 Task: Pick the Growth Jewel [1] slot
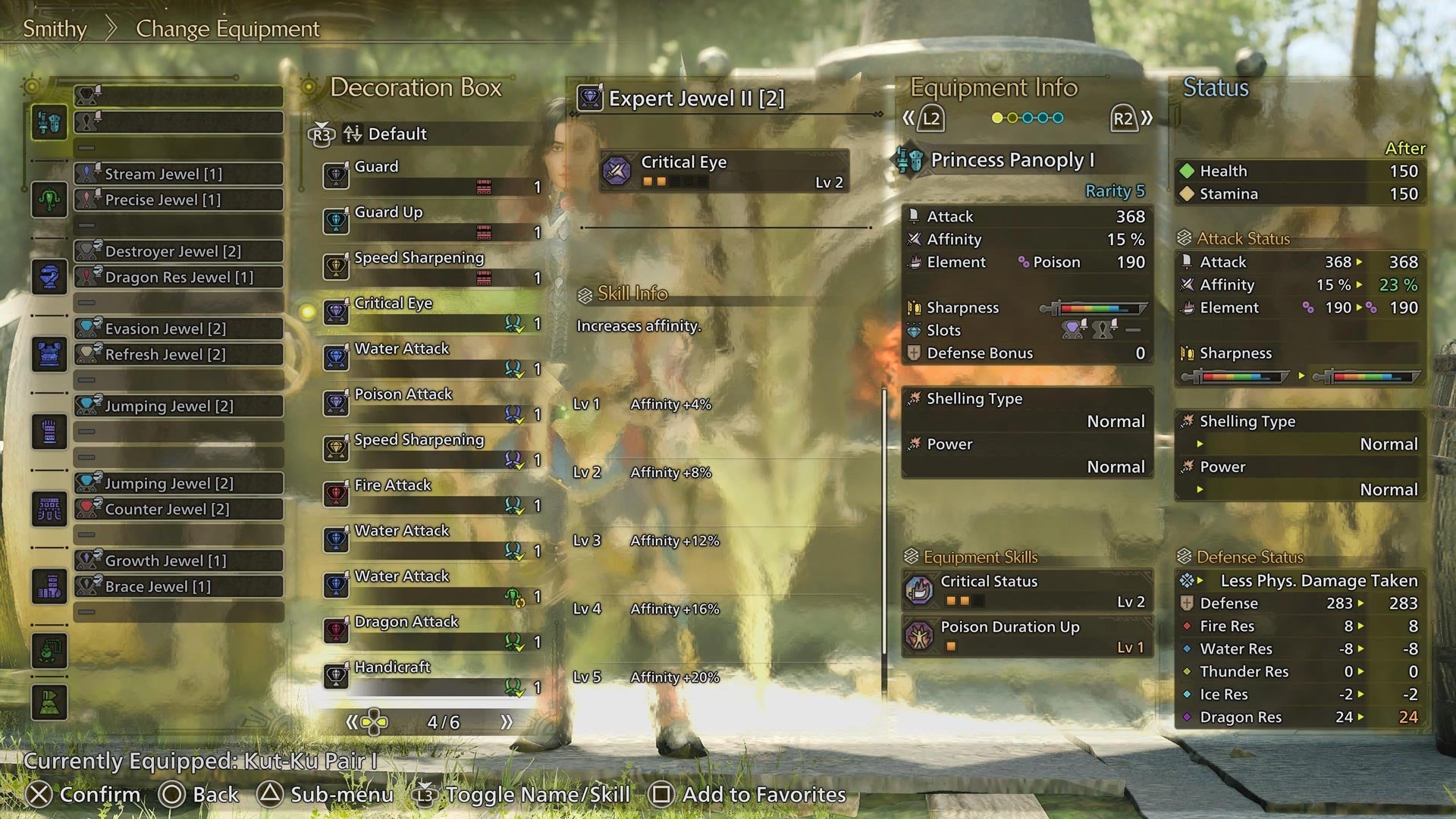[178, 560]
